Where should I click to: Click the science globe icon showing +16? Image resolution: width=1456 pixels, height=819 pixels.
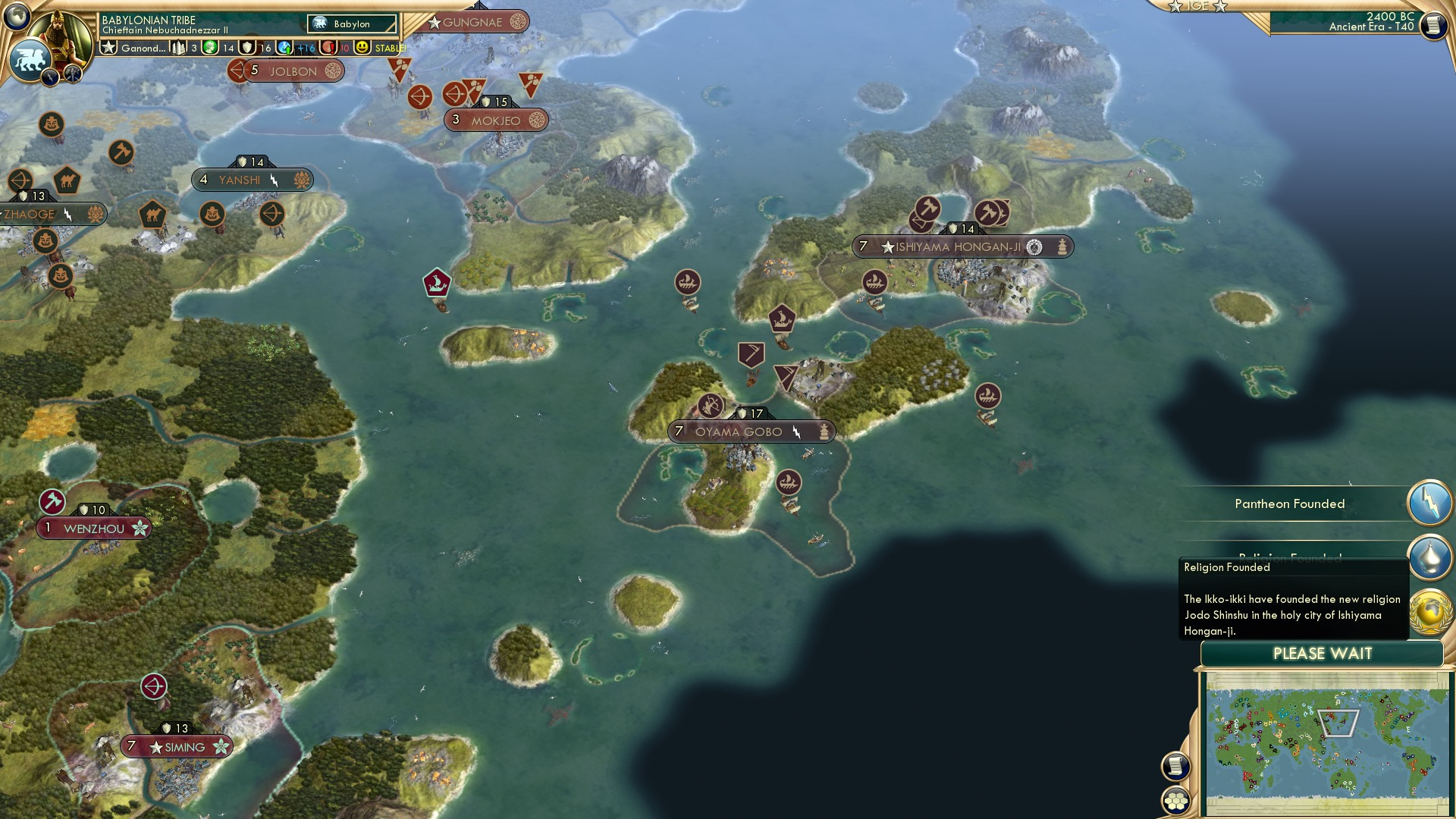(284, 47)
